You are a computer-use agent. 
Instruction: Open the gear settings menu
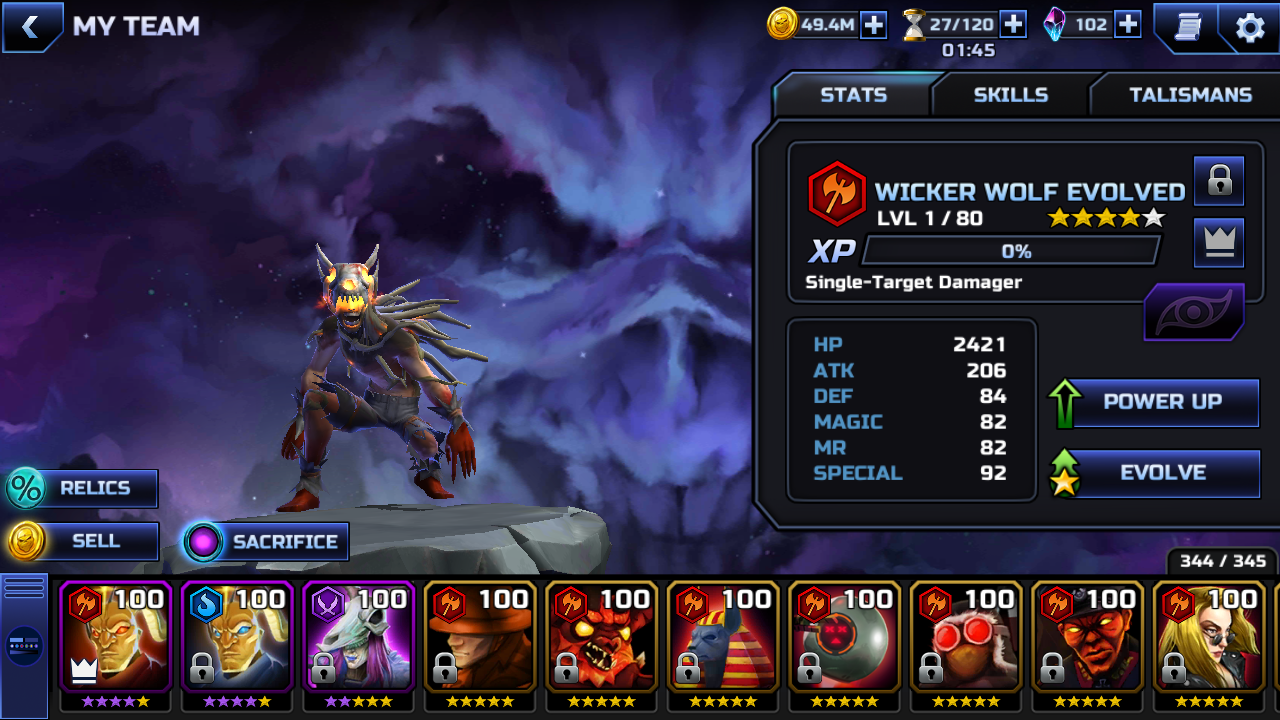click(x=1250, y=27)
